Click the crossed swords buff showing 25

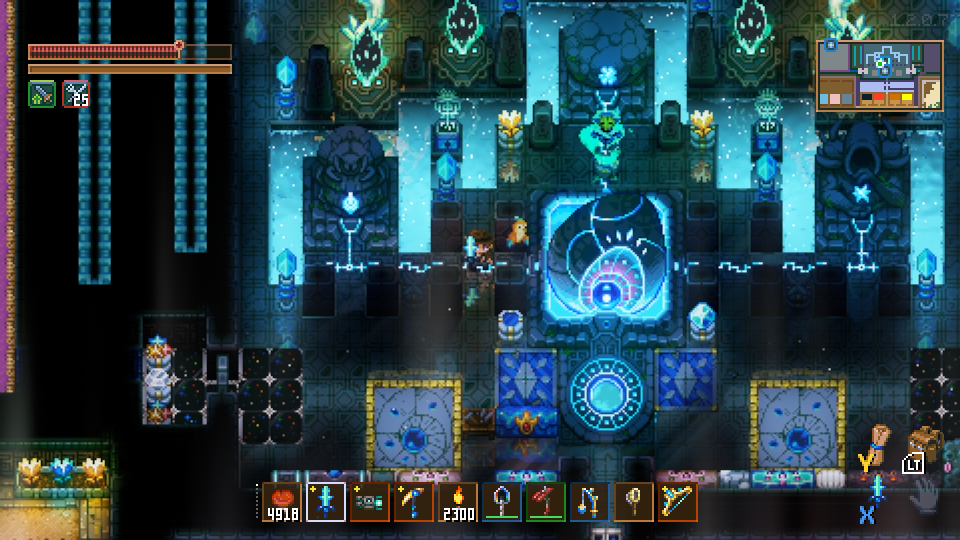pos(76,94)
